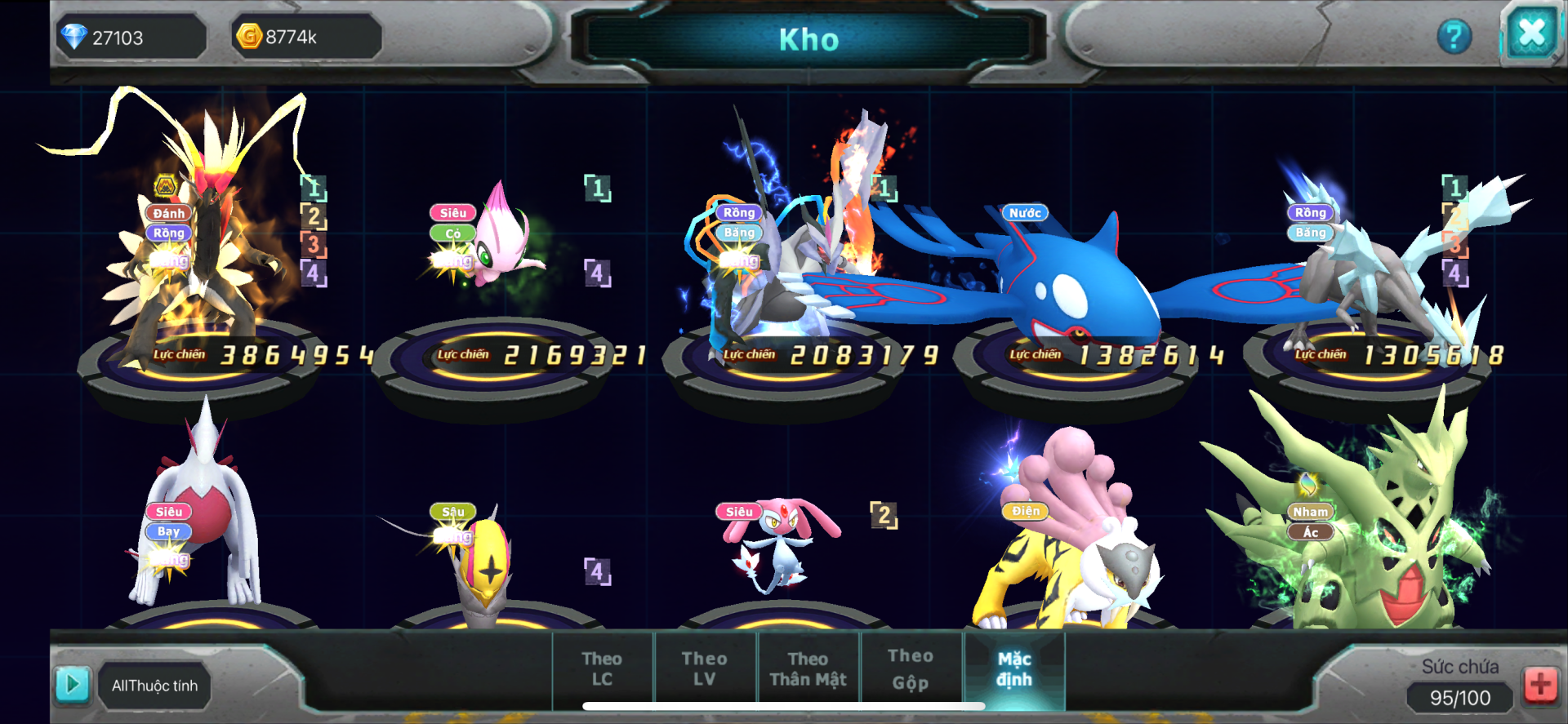Select the Mặc định sorting tab
The height and width of the screenshot is (724, 1568).
(1014, 668)
